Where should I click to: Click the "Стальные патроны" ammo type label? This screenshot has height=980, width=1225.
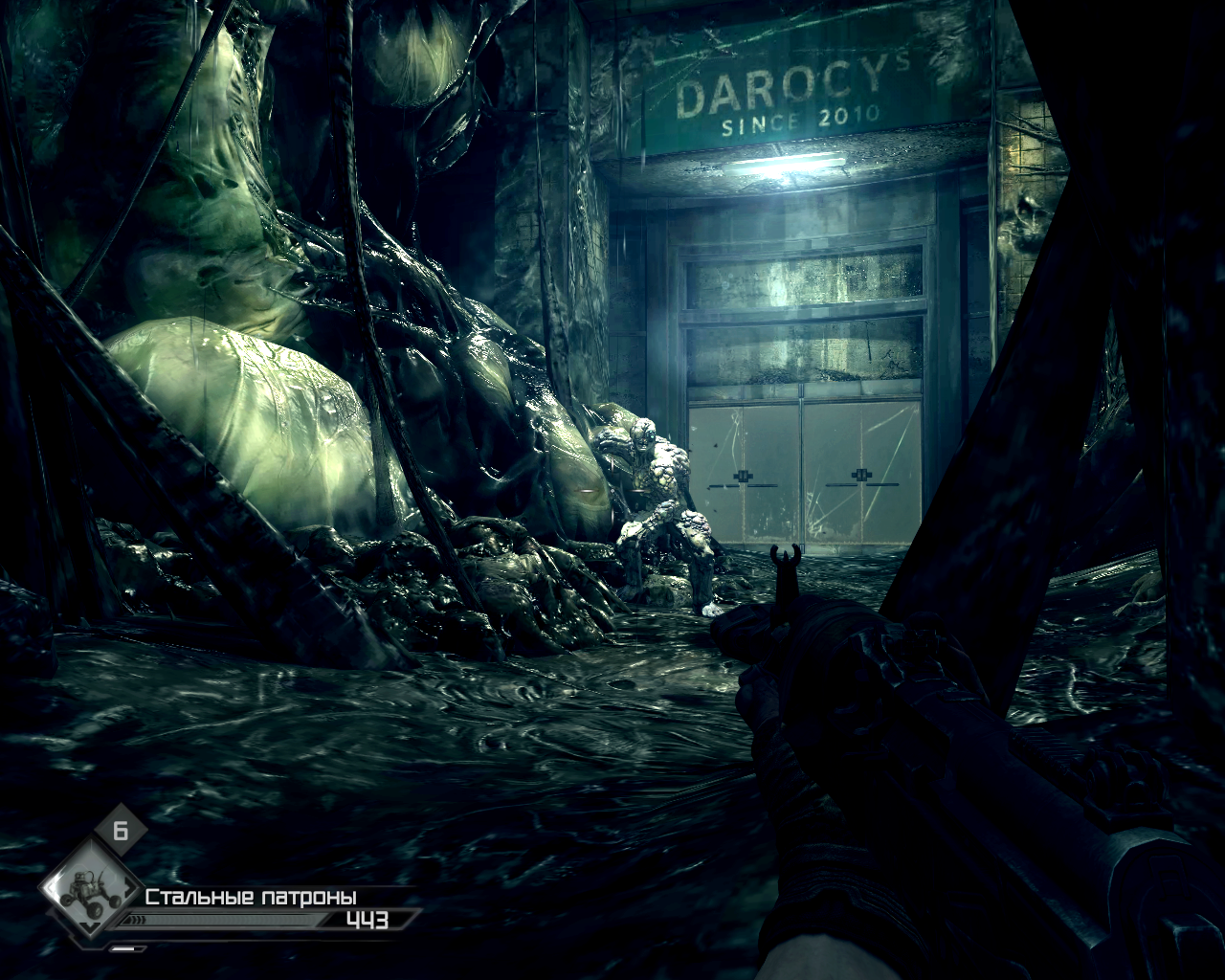[251, 897]
